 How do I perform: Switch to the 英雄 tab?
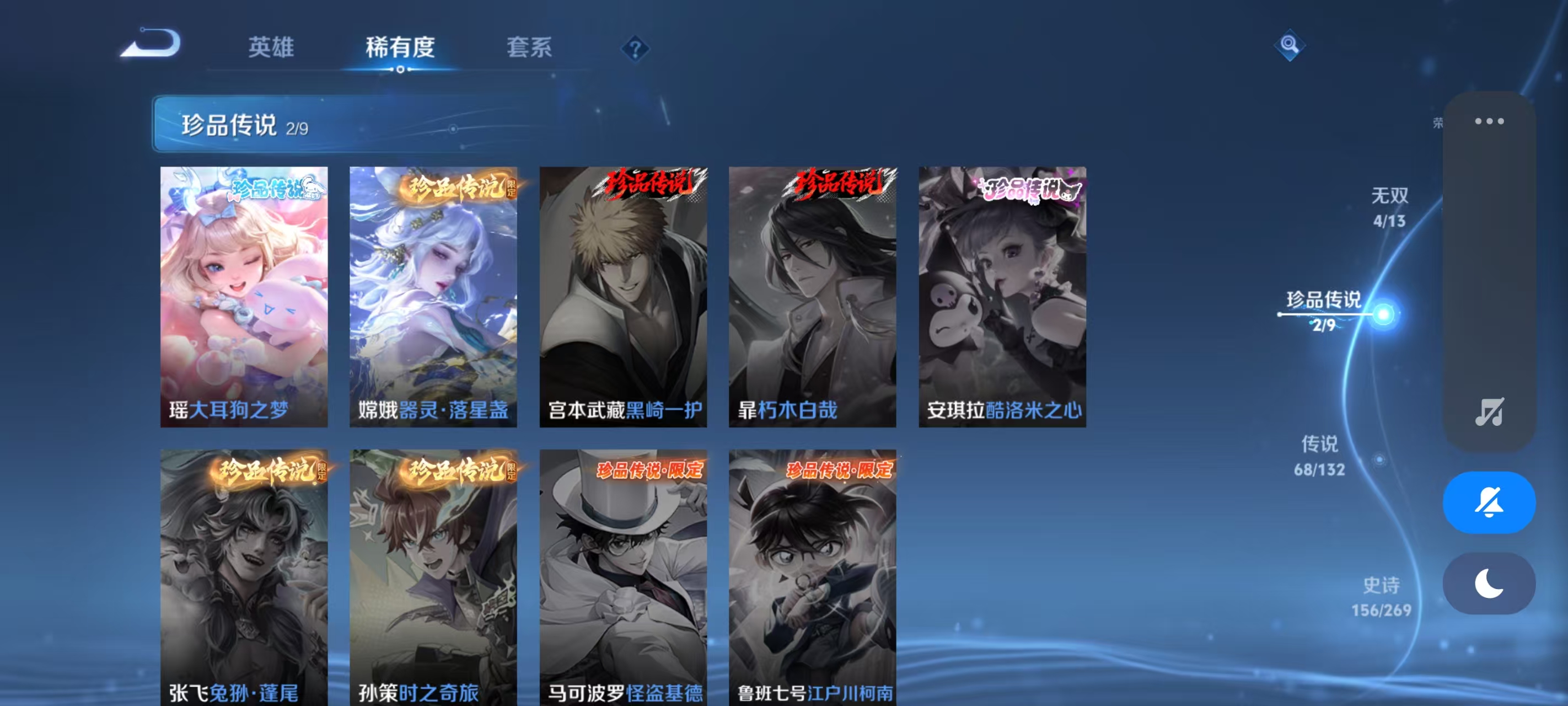pyautogui.click(x=270, y=49)
